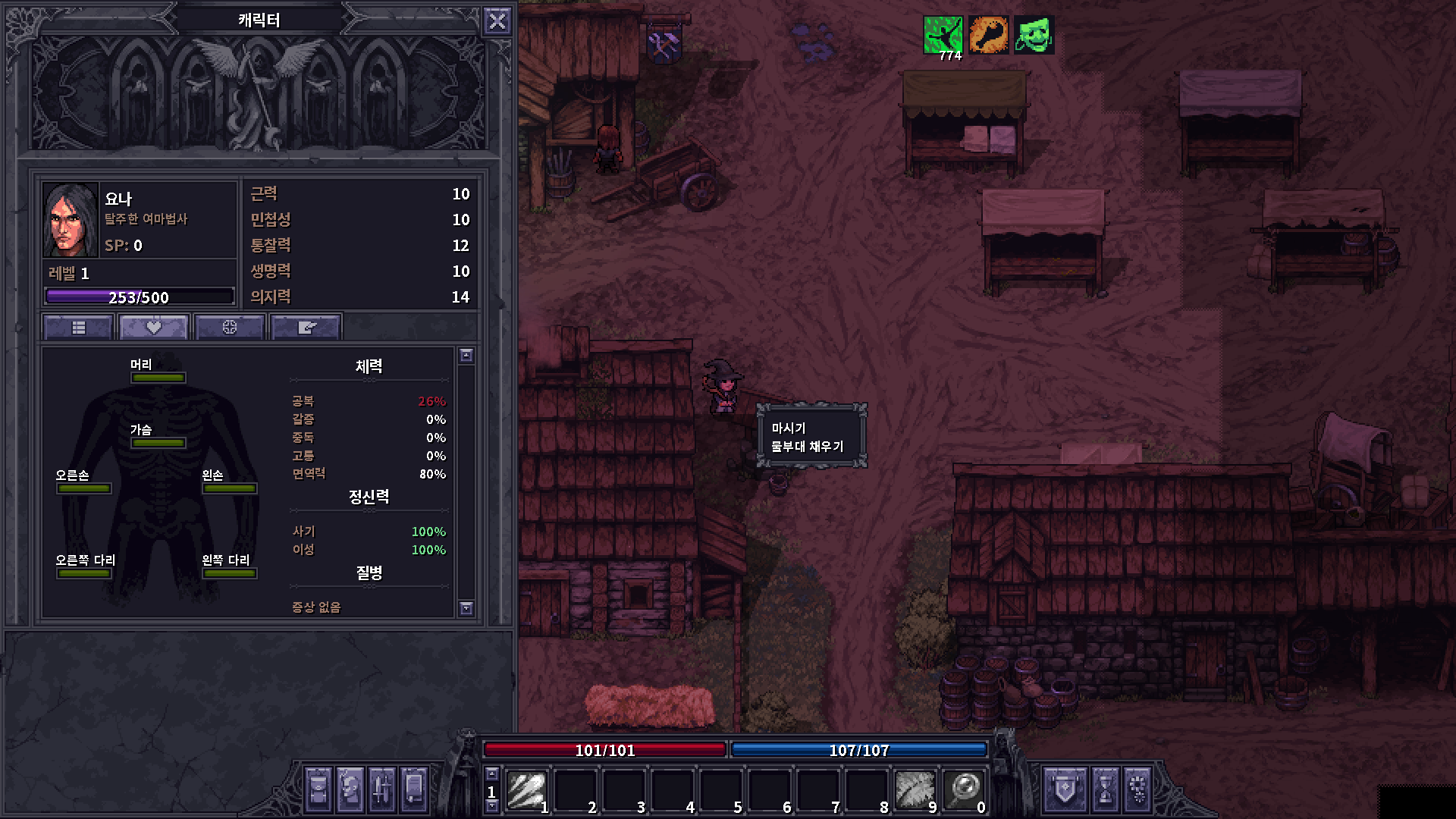Screen dimensions: 1456x819
Task: Open the stats list tab in character window
Action: click(77, 326)
